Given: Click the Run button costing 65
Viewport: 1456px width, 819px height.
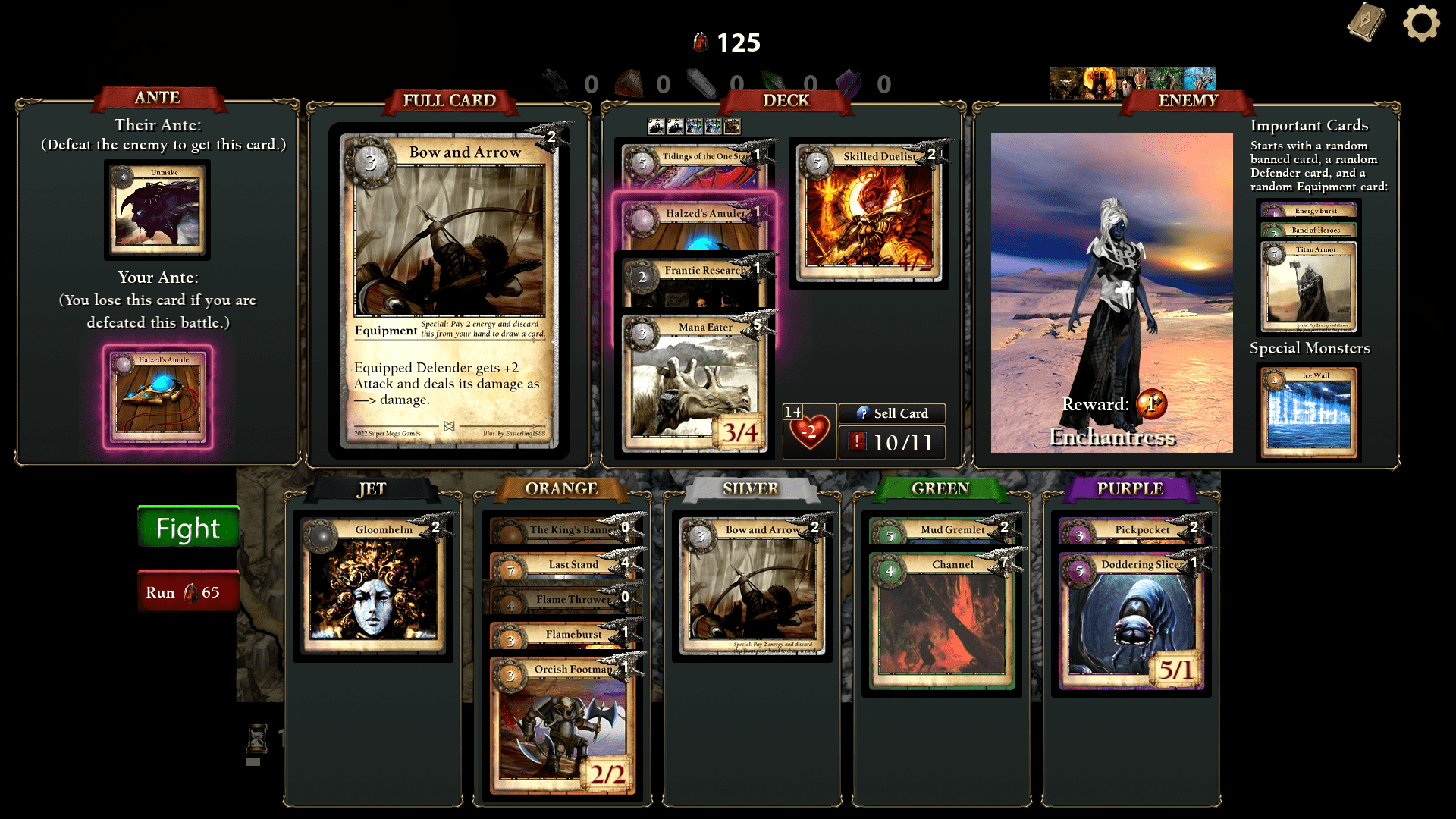Looking at the screenshot, I should coord(188,591).
